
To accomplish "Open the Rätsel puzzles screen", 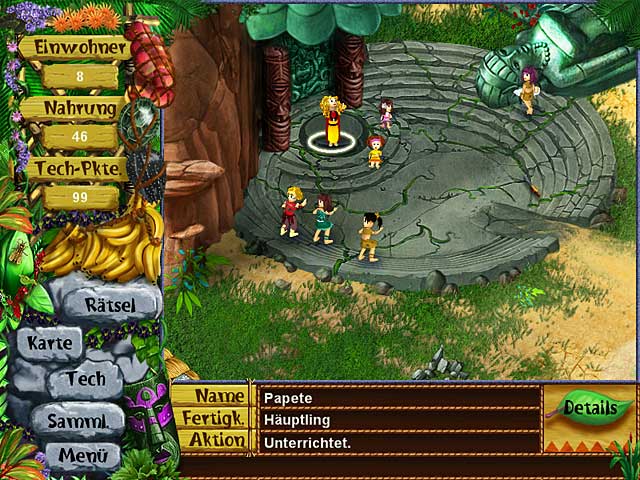I will [x=109, y=303].
